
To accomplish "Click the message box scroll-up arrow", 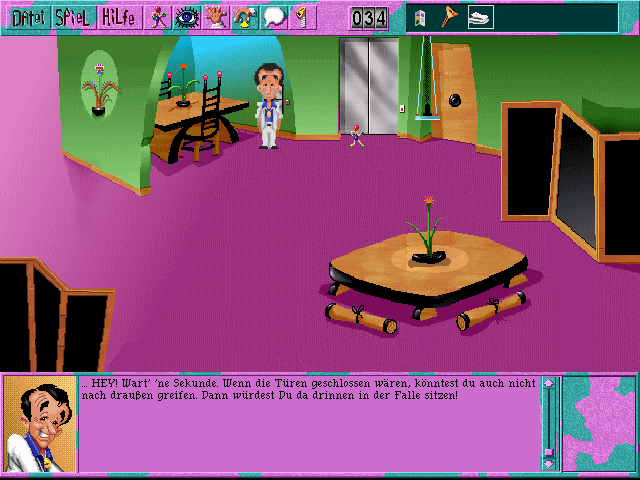I will pyautogui.click(x=548, y=383).
